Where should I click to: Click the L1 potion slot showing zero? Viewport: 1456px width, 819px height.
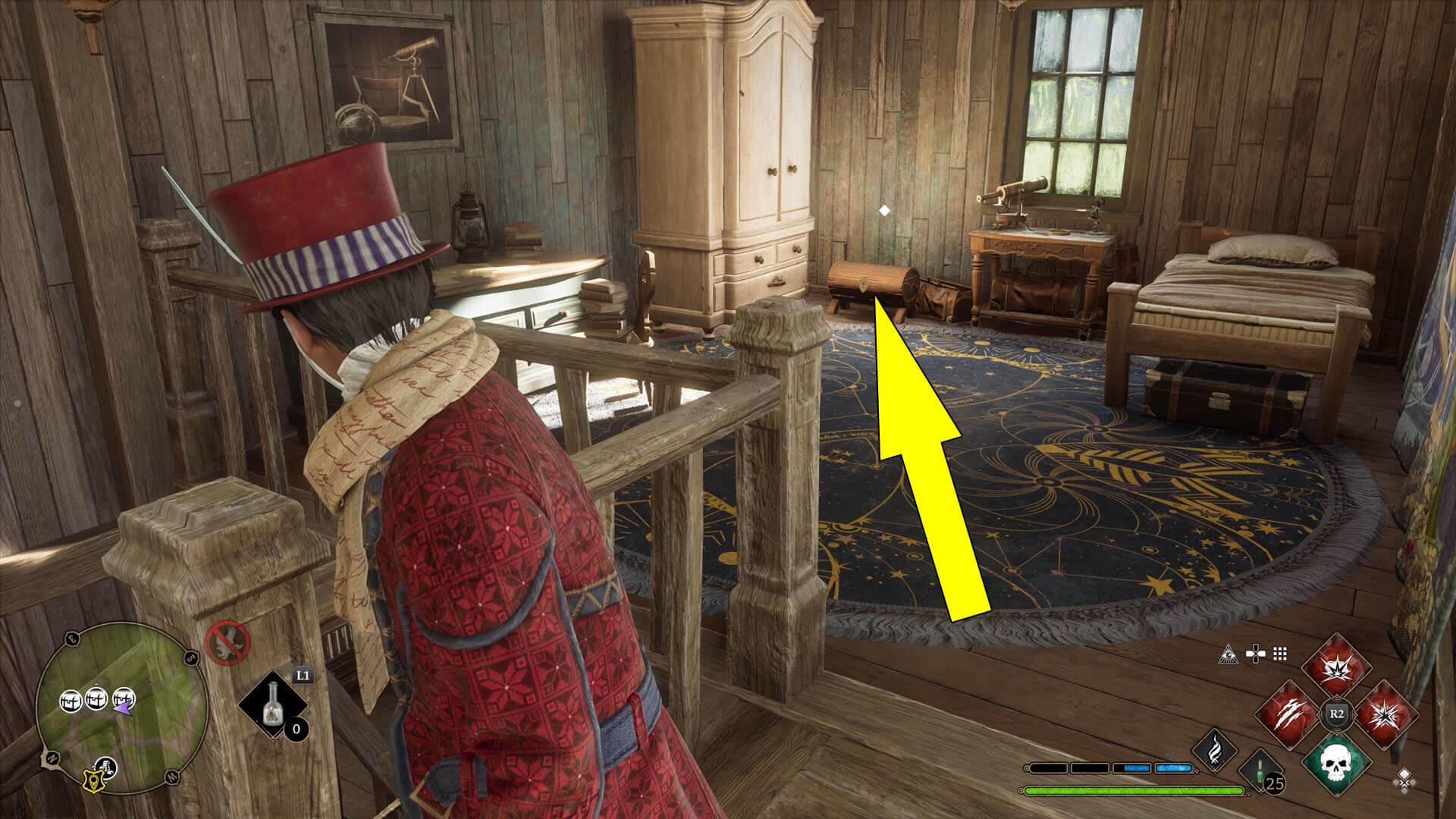[272, 707]
